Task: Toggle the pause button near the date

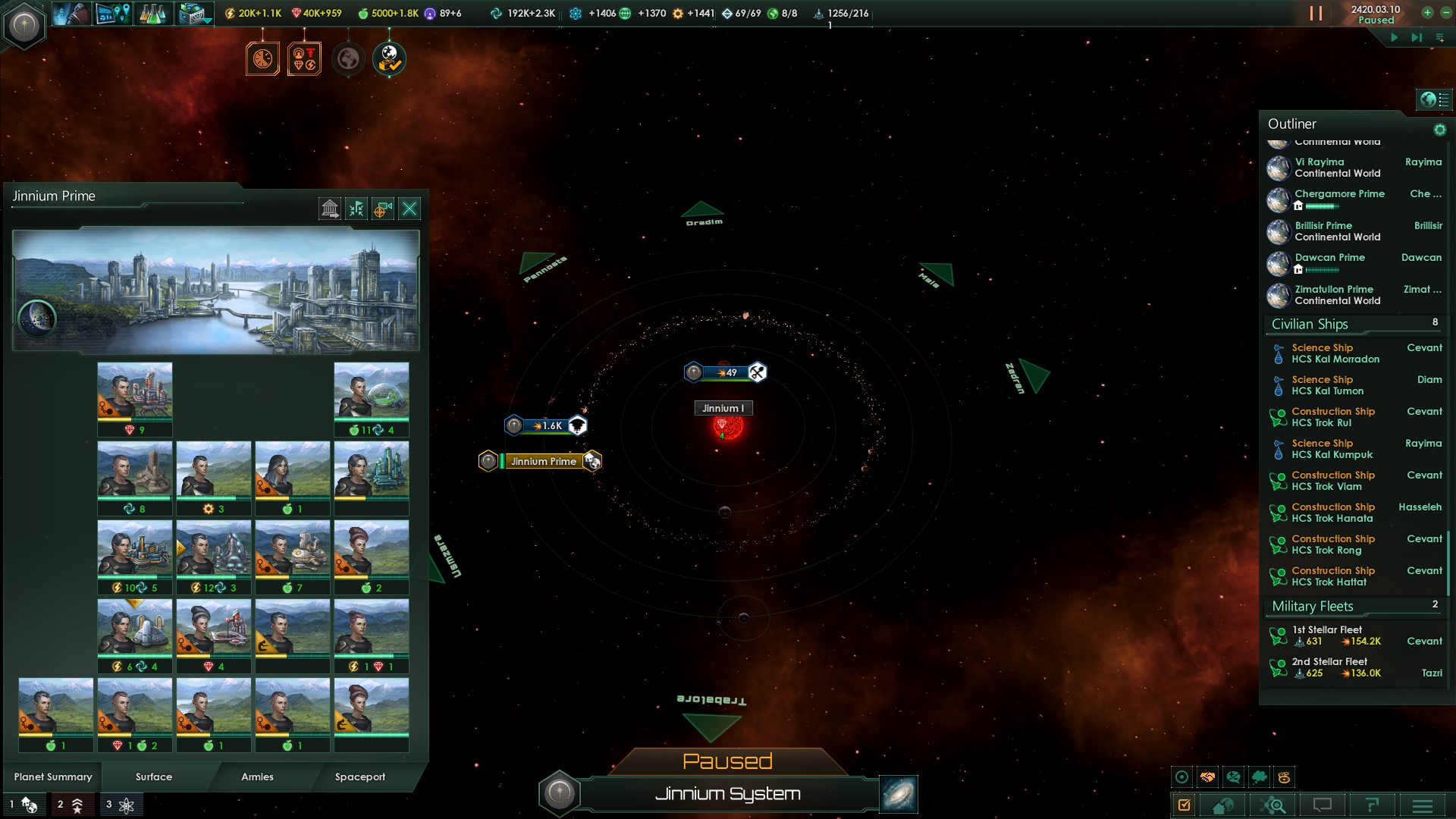Action: point(1316,14)
